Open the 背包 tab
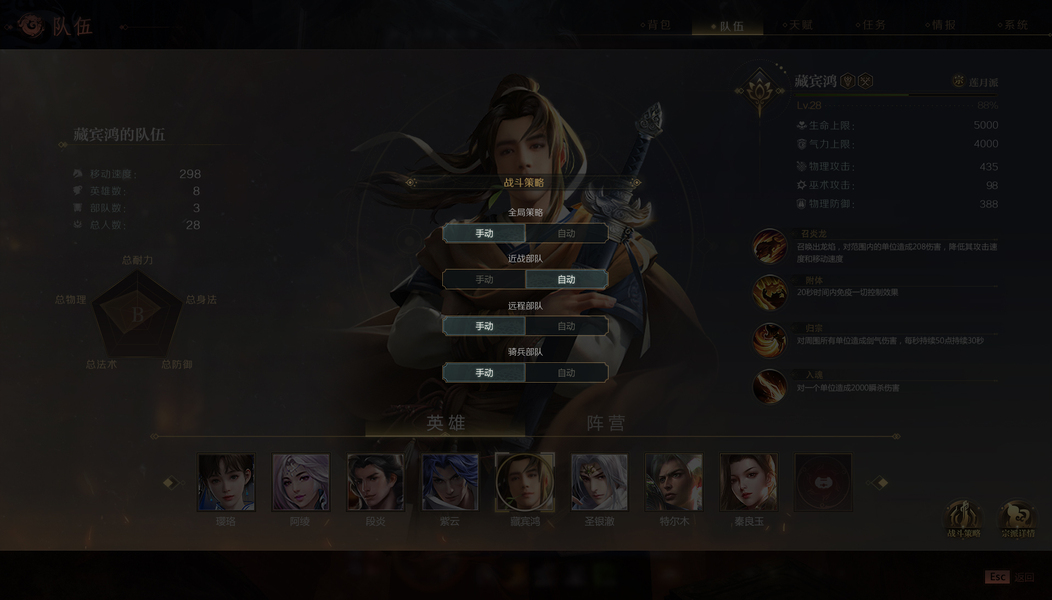Viewport: 1052px width, 600px height. pyautogui.click(x=657, y=25)
